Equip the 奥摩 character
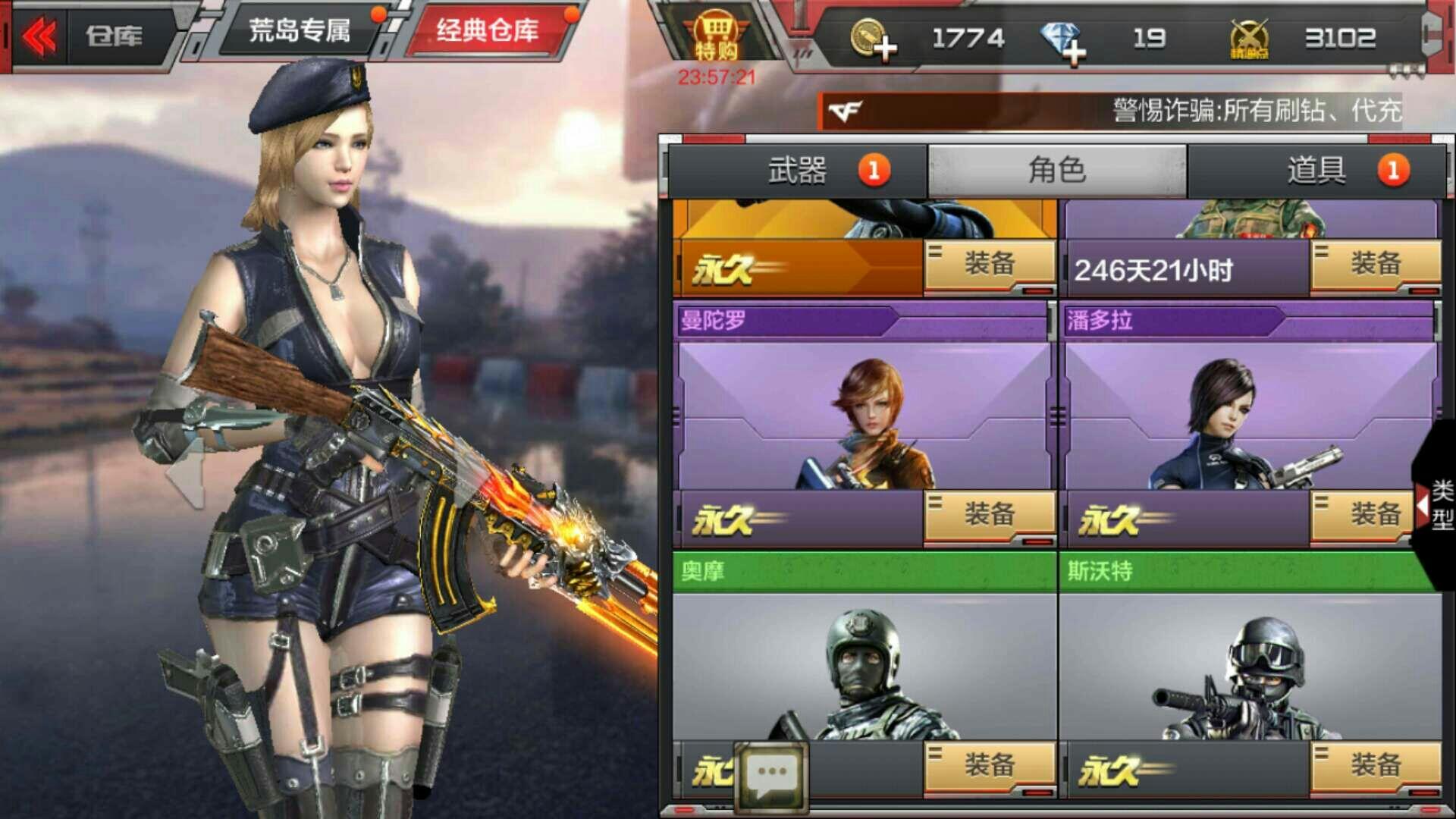Screen dimensions: 1456x819 (991, 766)
